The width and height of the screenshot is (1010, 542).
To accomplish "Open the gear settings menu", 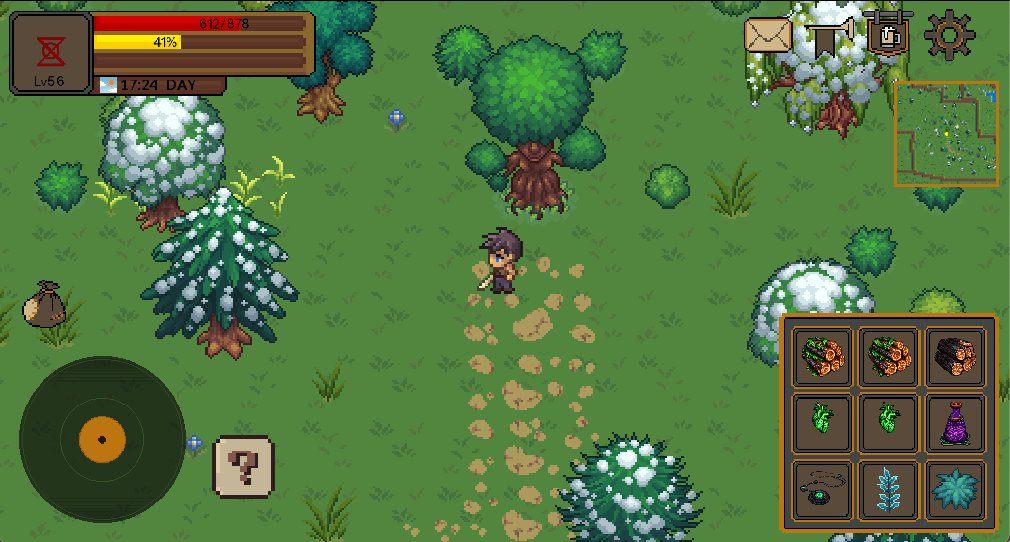I will tap(948, 35).
